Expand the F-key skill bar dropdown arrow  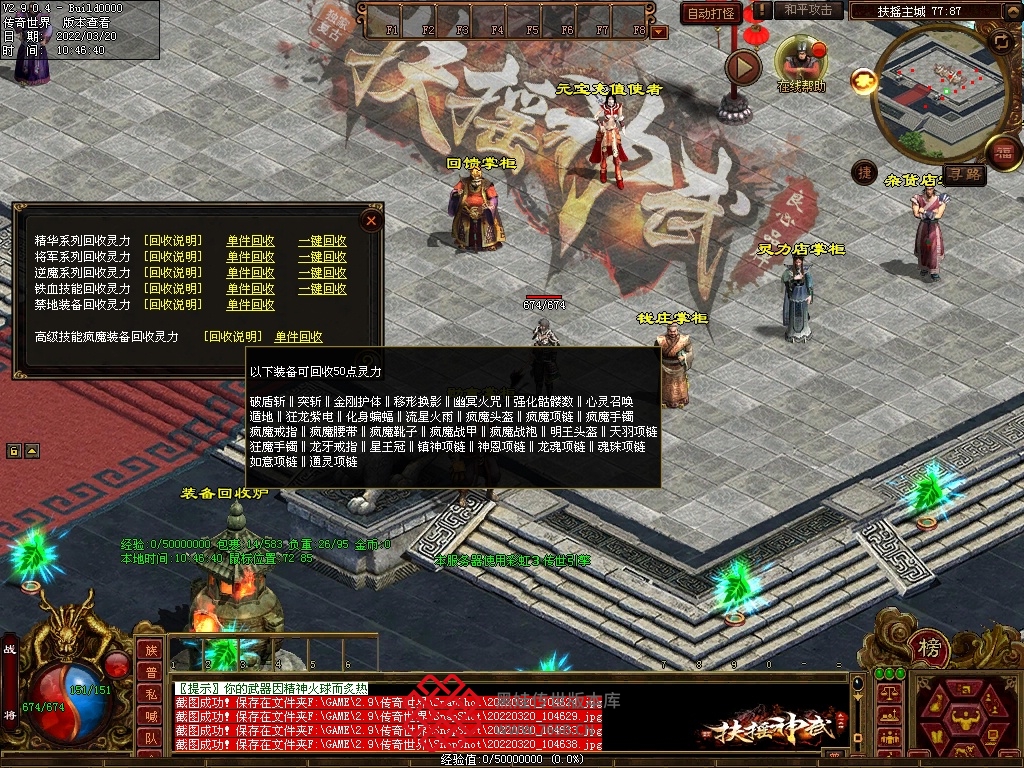point(658,32)
